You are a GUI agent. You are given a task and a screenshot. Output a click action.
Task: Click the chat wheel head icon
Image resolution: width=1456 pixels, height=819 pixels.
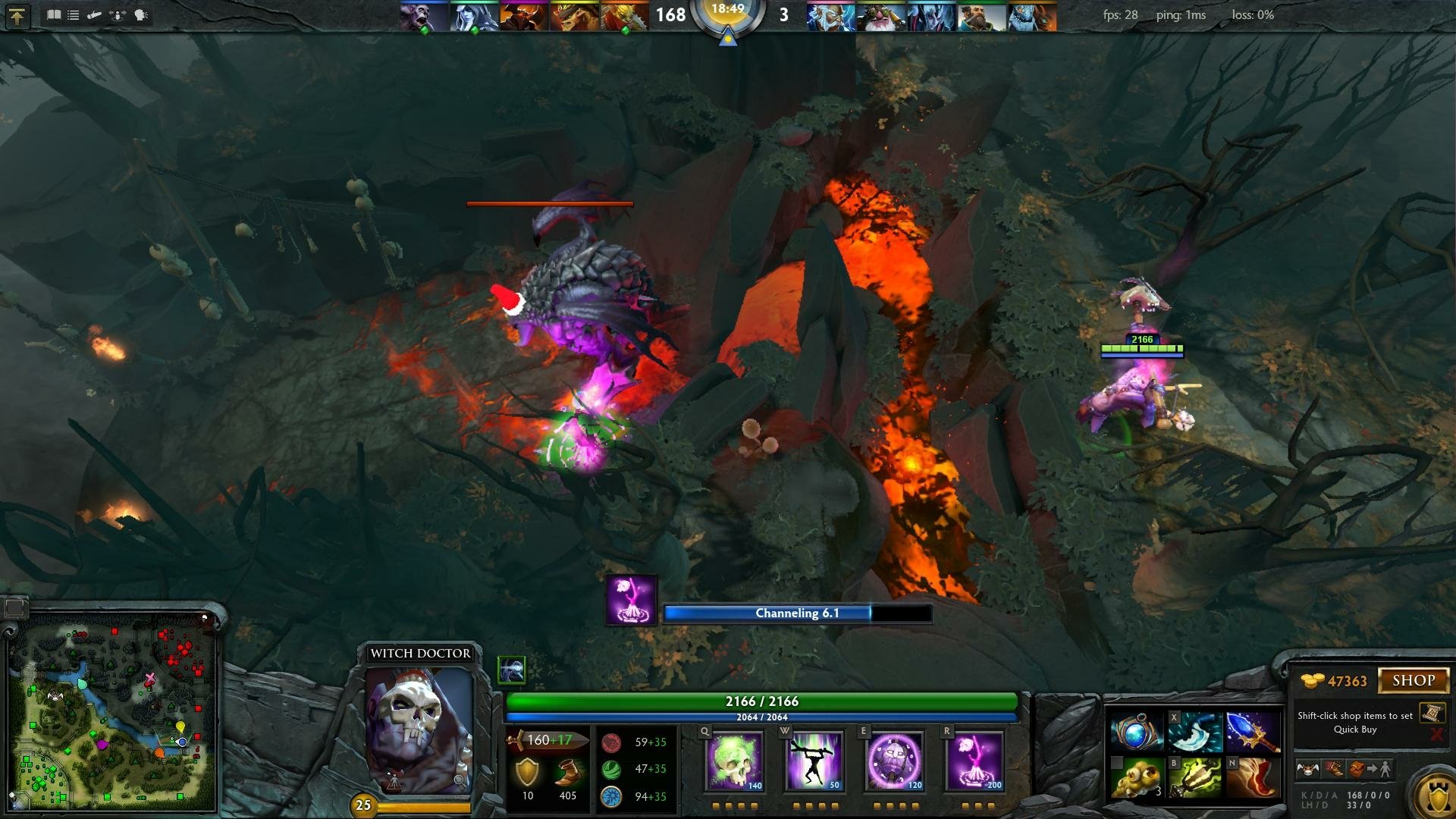pos(140,14)
